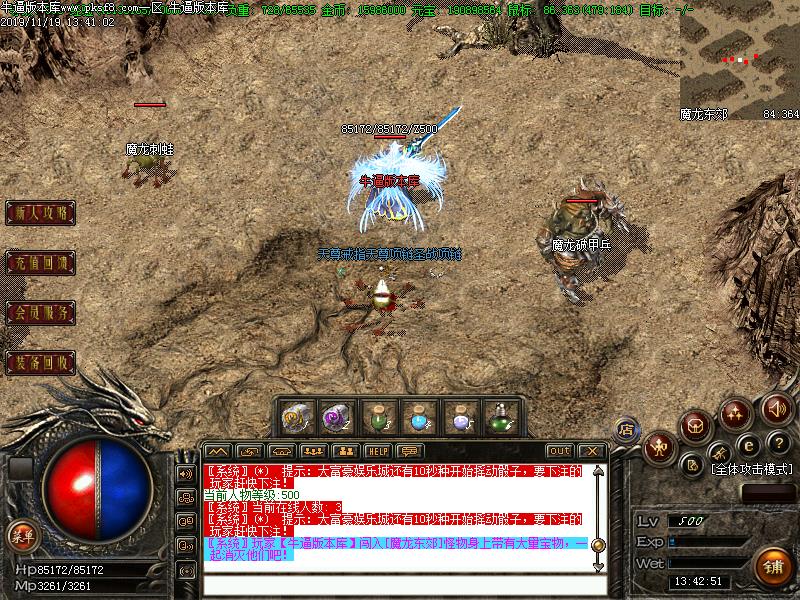Use the green potion in belt slot 3

click(x=377, y=417)
